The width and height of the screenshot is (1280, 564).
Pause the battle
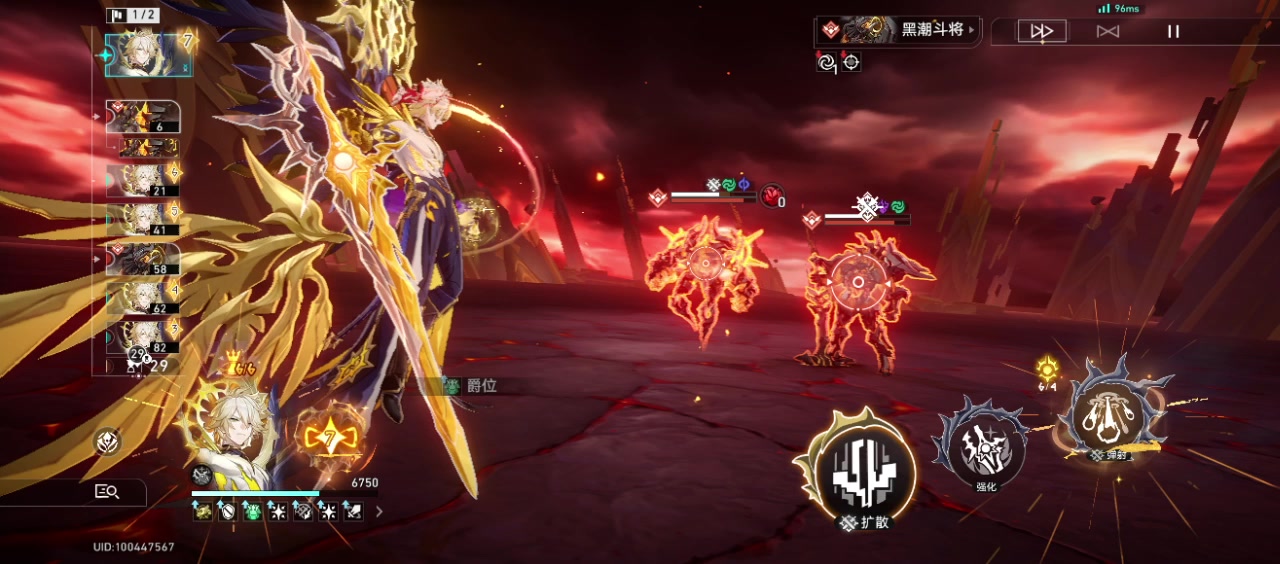tap(1173, 31)
